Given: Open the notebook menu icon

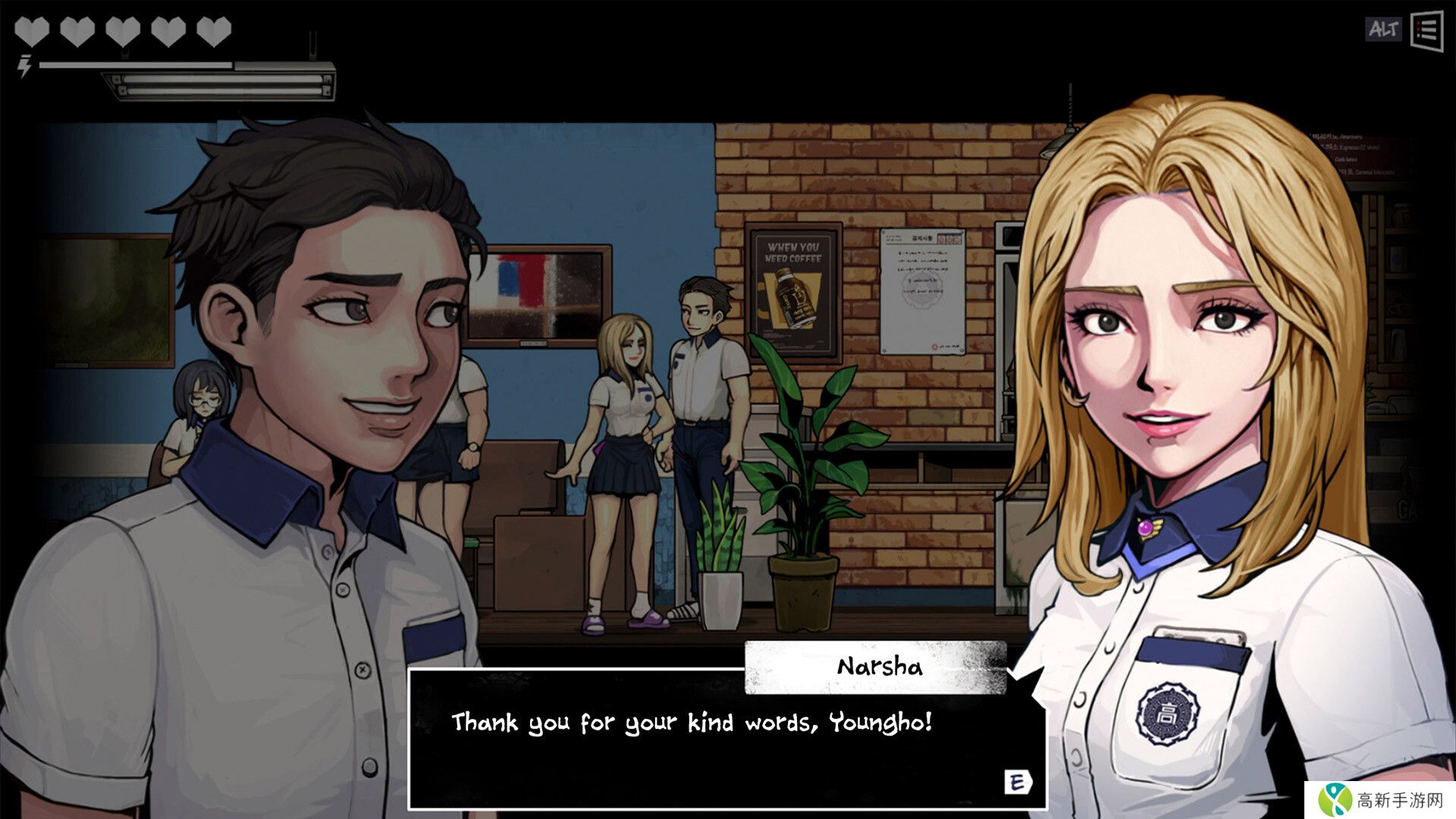Looking at the screenshot, I should click(1426, 31).
